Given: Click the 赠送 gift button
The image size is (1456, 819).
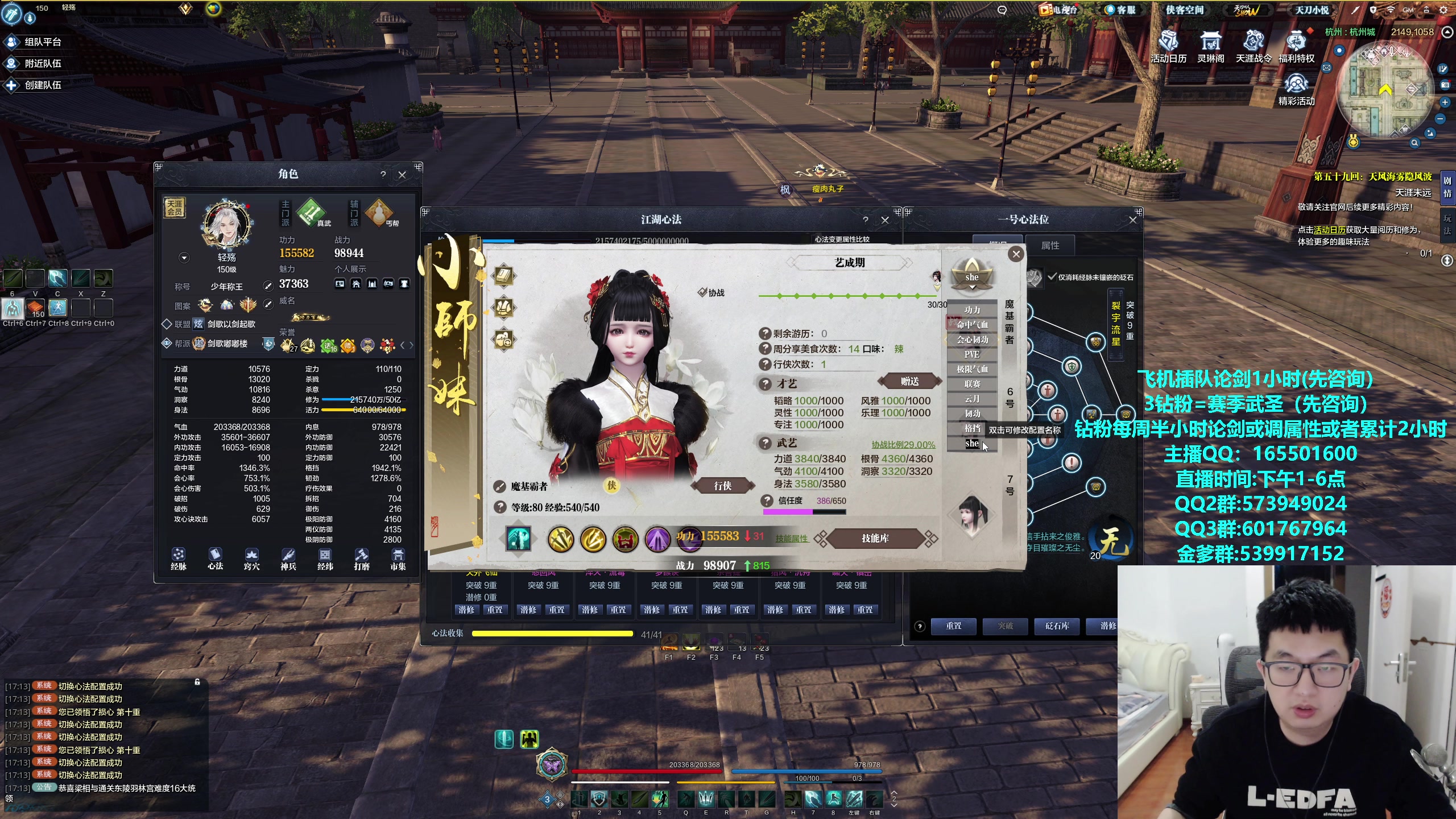Looking at the screenshot, I should click(909, 381).
